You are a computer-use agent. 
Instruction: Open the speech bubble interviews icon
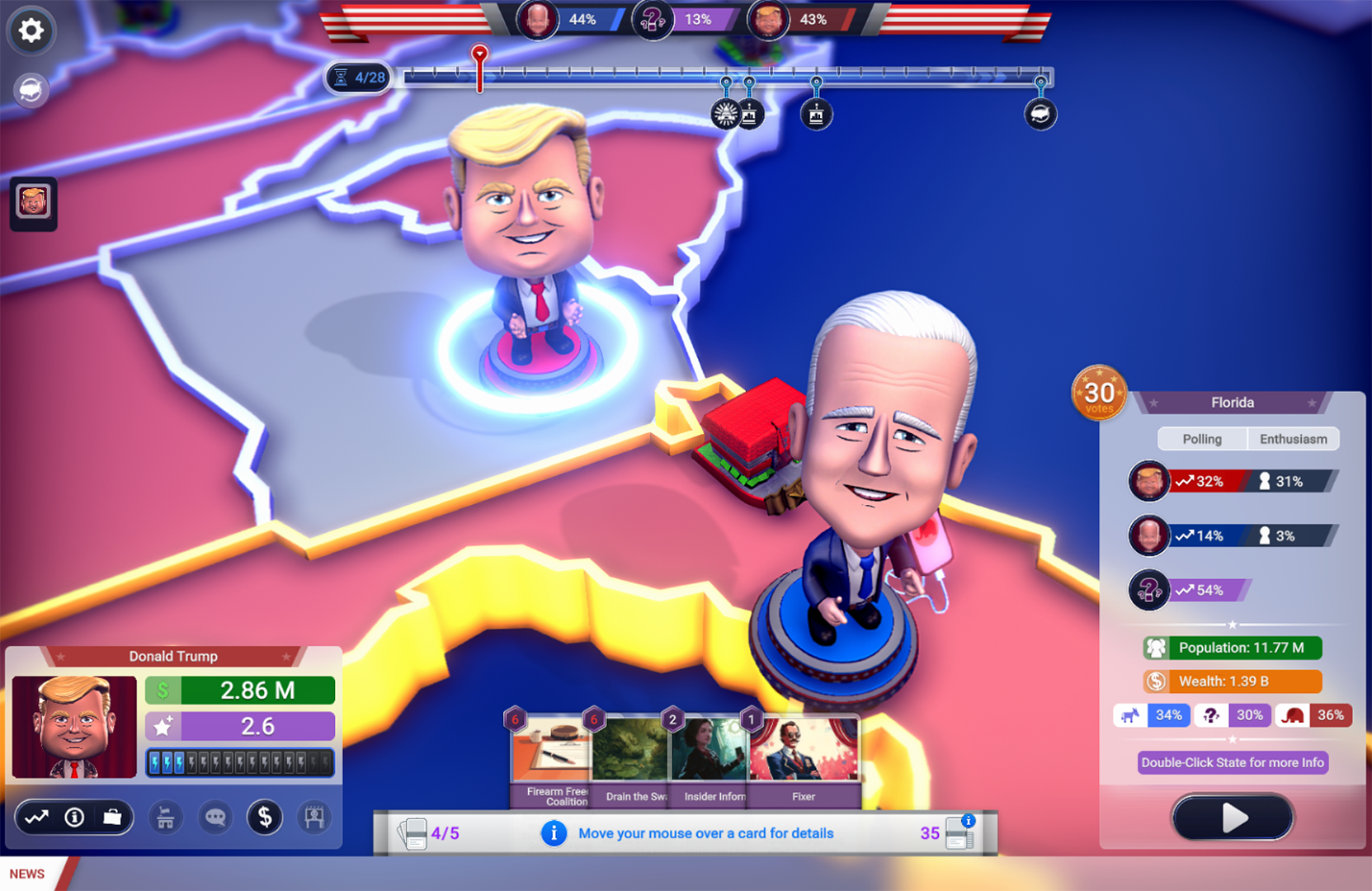coord(215,817)
